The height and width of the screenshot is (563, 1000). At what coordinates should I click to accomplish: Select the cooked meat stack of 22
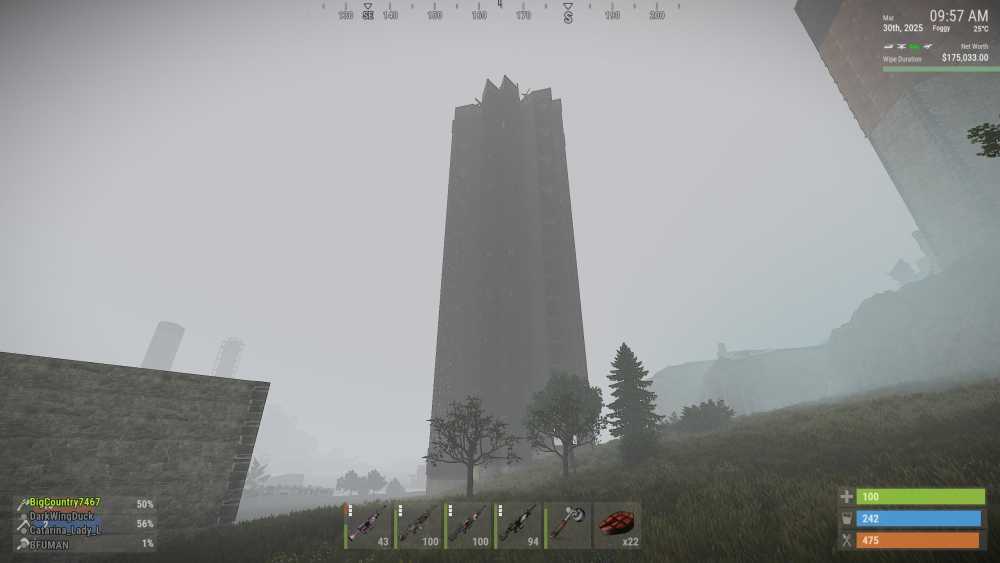coord(617,525)
